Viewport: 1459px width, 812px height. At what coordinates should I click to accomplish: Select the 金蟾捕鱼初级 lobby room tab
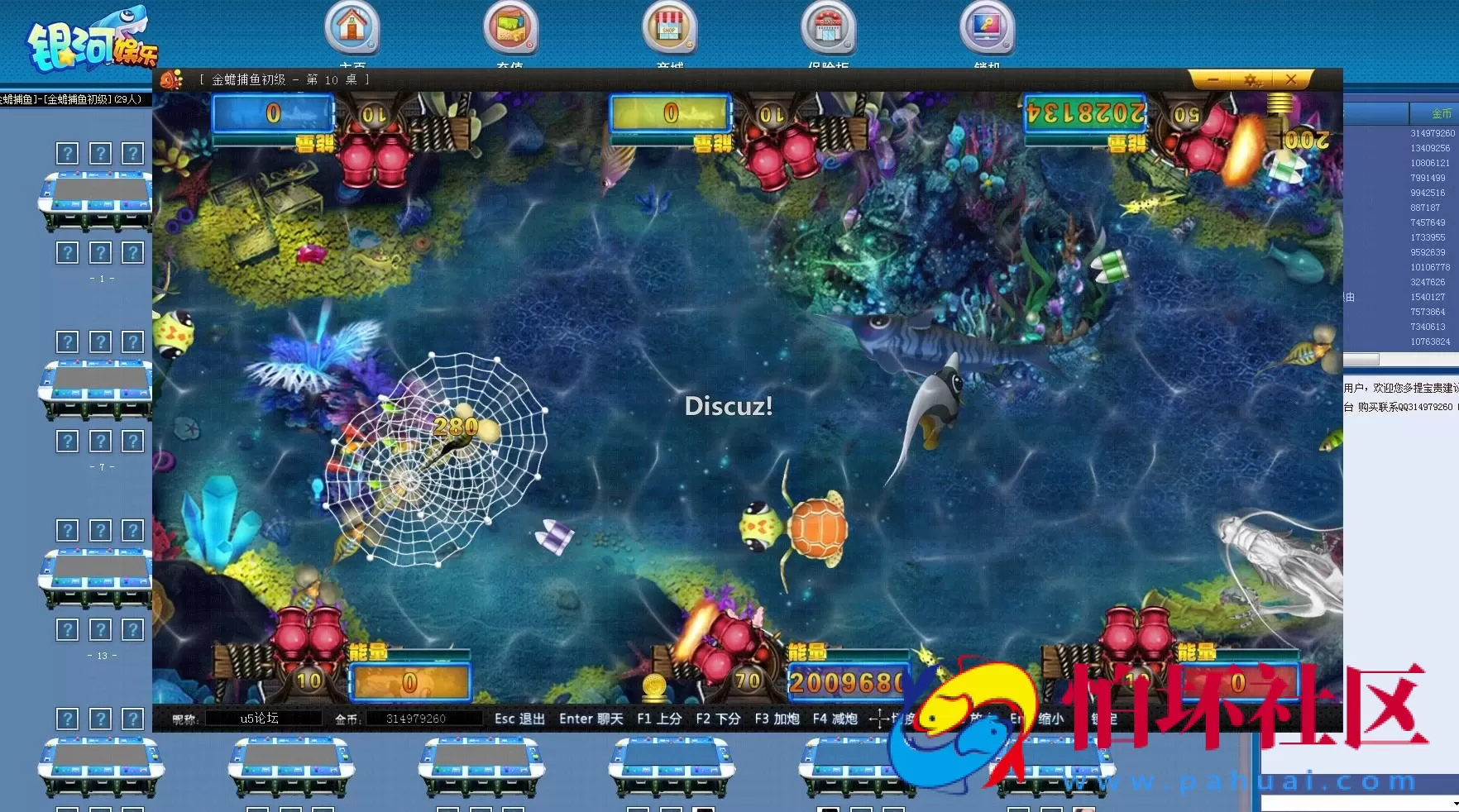pos(73,99)
